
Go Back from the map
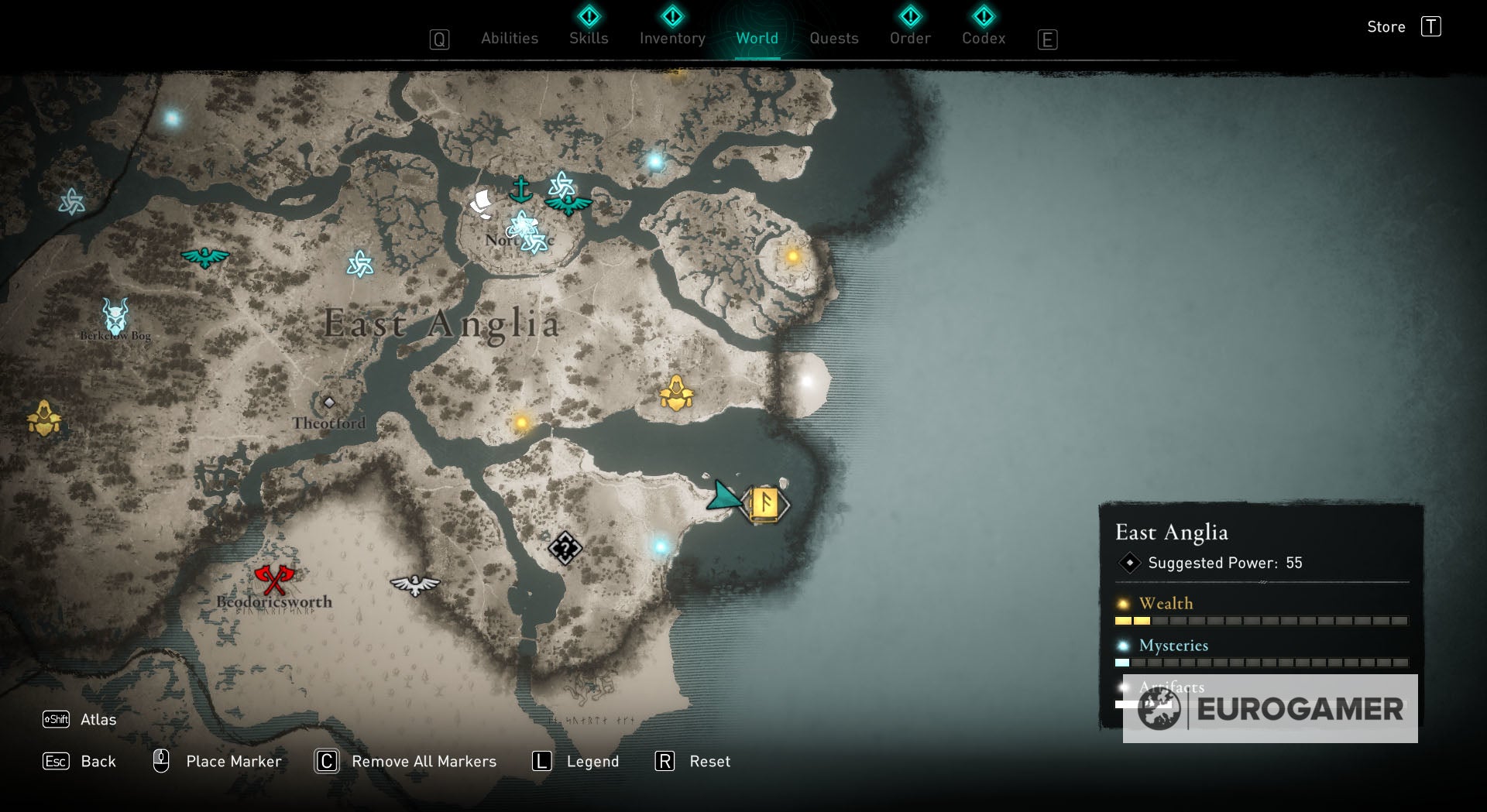click(x=98, y=761)
